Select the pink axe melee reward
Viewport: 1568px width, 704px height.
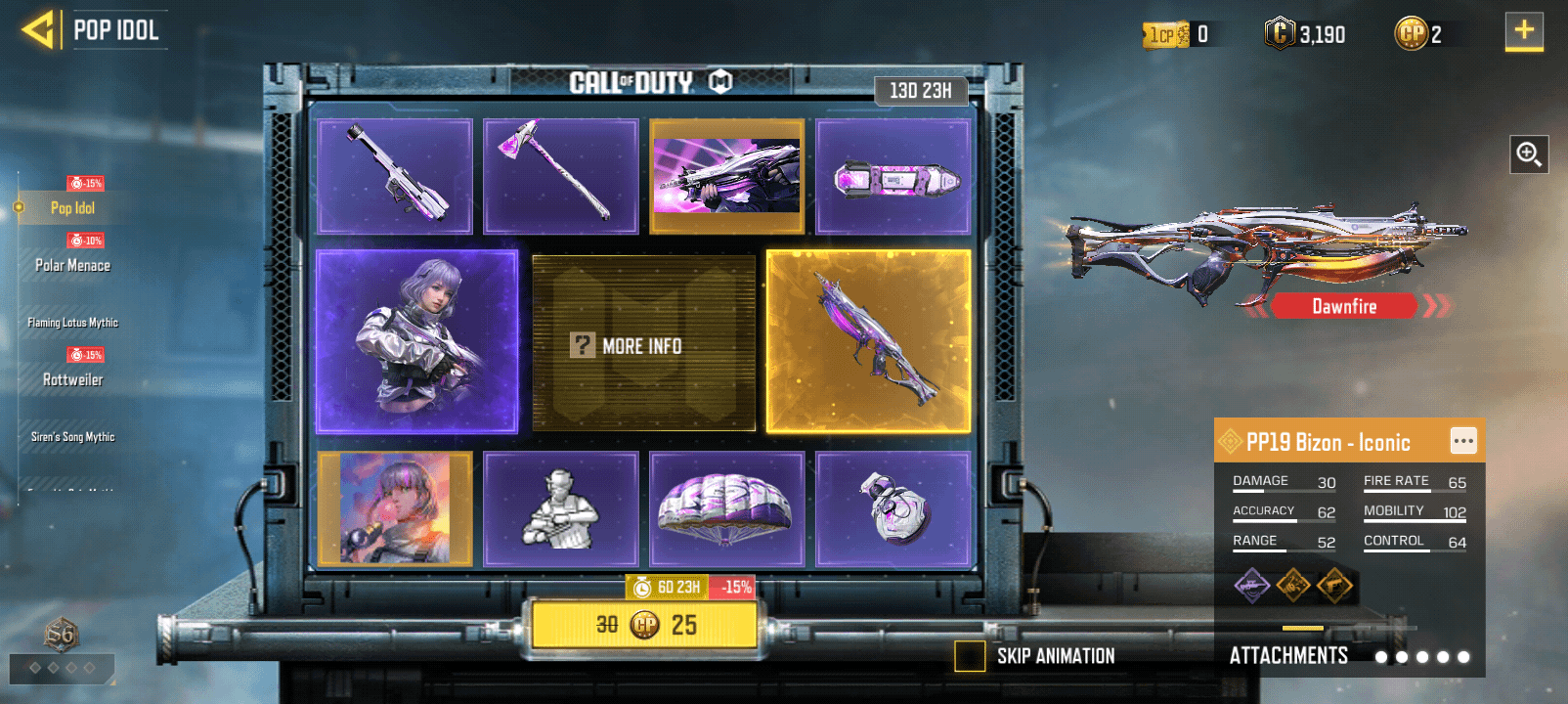click(561, 176)
